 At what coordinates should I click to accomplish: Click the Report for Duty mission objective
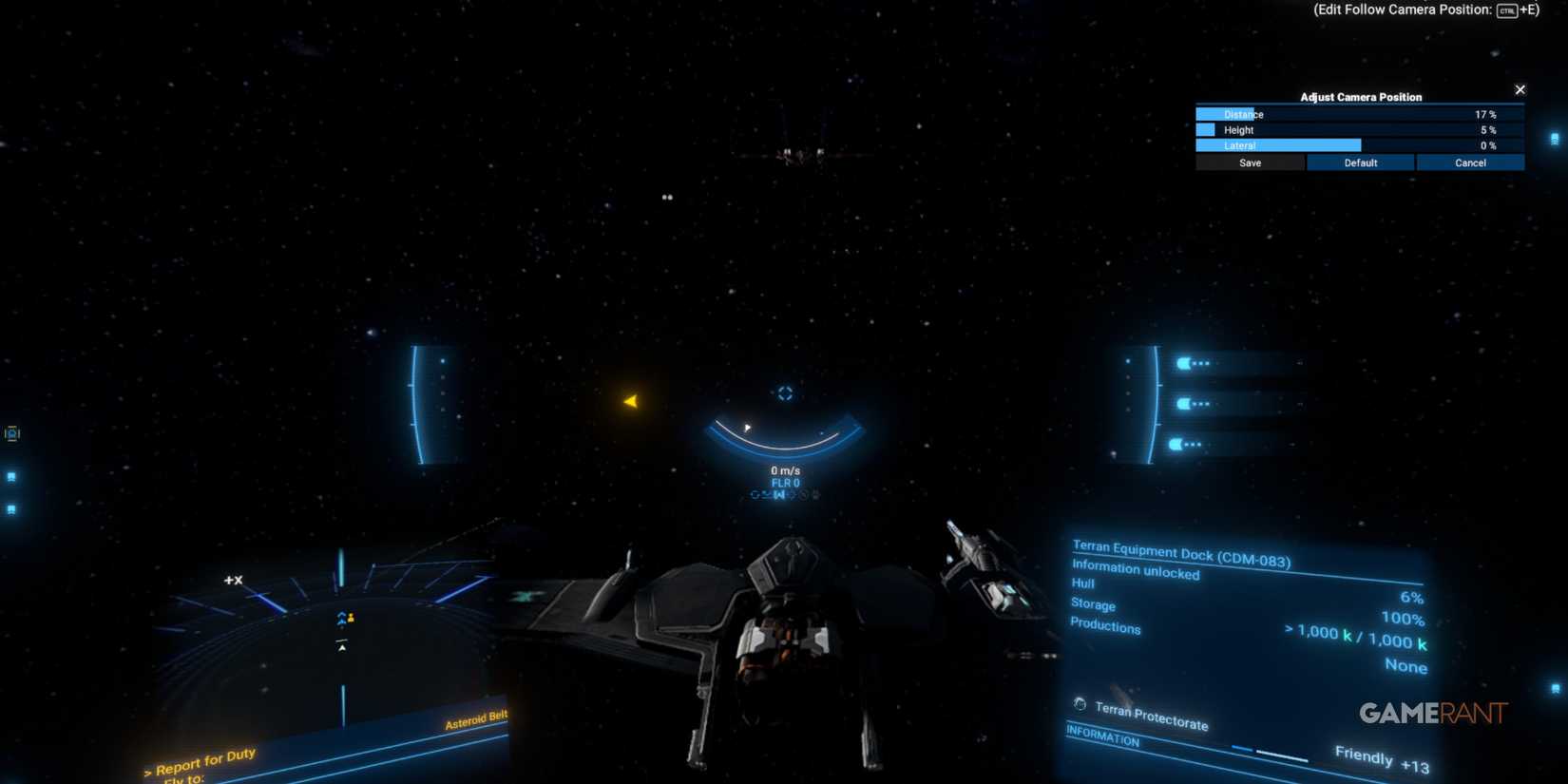tap(199, 759)
